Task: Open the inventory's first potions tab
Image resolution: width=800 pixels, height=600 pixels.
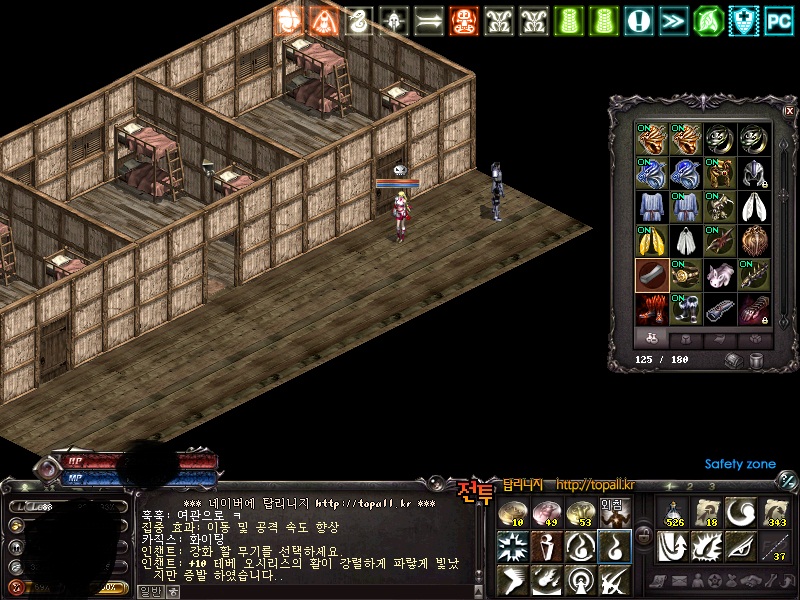Action: (652, 338)
